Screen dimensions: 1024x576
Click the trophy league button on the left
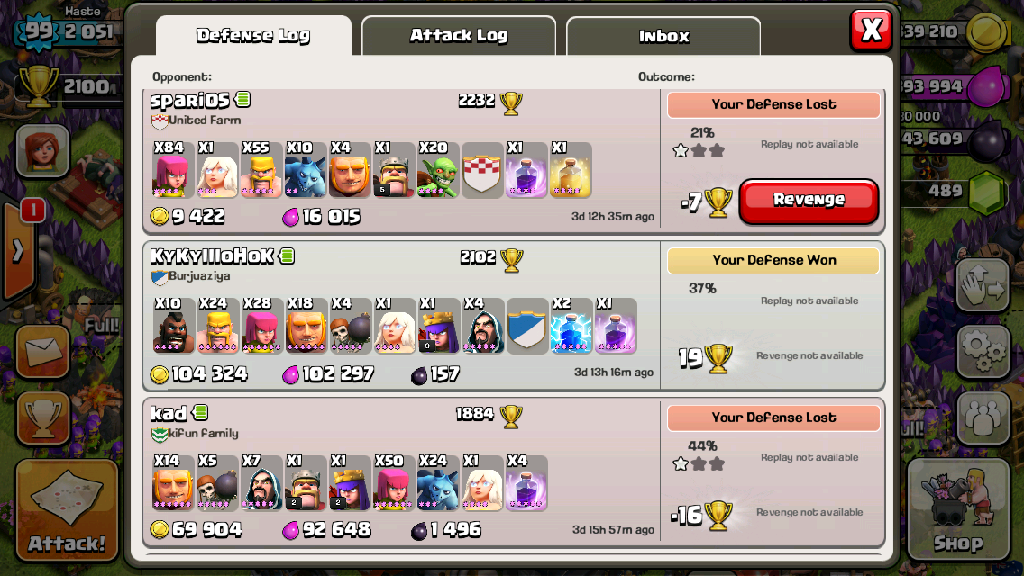[43, 416]
